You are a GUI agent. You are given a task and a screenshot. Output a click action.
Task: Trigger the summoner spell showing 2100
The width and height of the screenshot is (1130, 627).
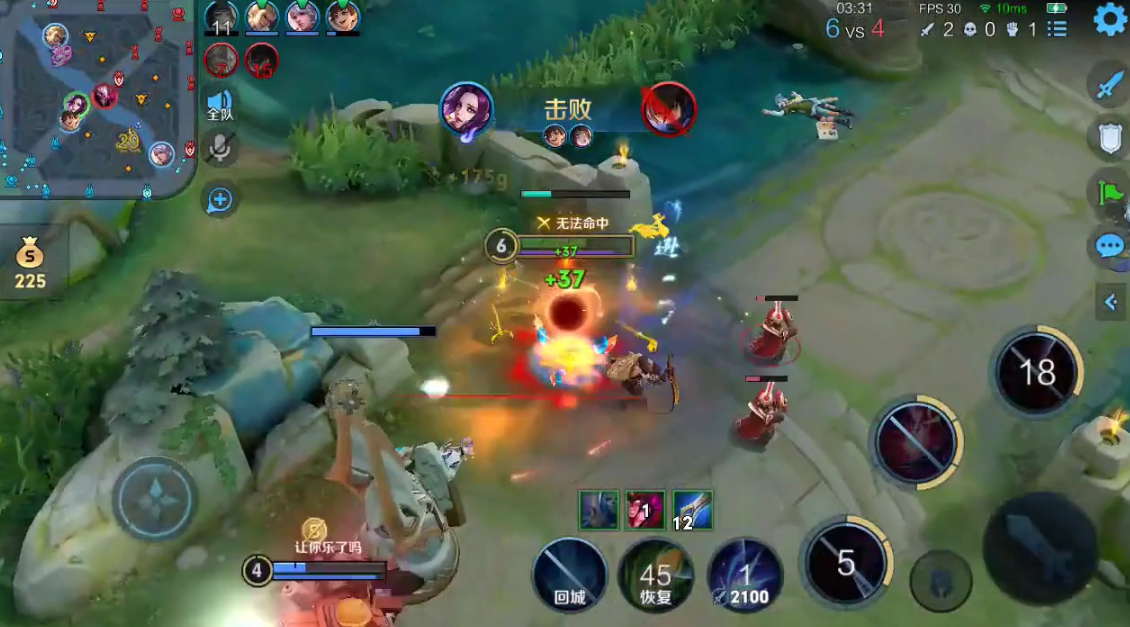(745, 574)
